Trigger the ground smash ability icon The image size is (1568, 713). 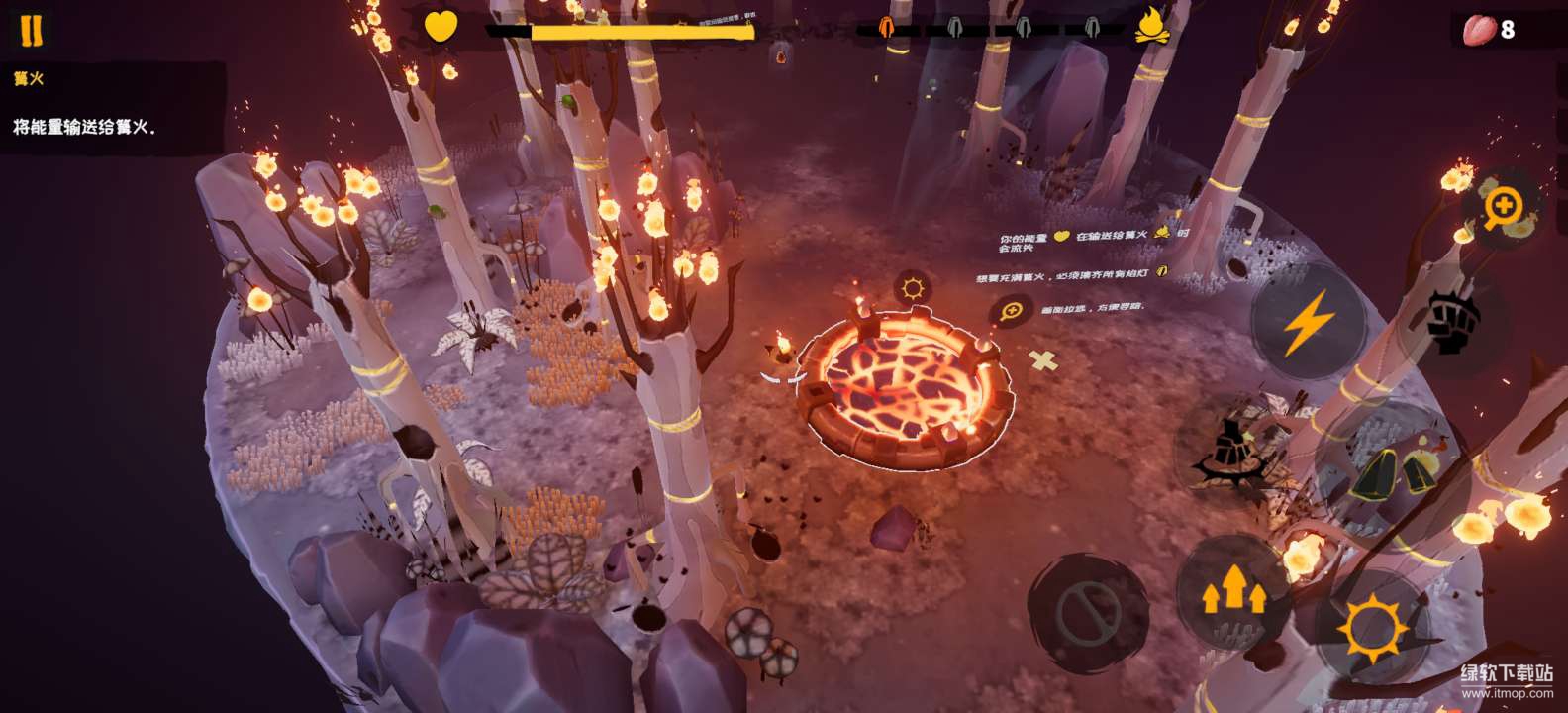1232,452
